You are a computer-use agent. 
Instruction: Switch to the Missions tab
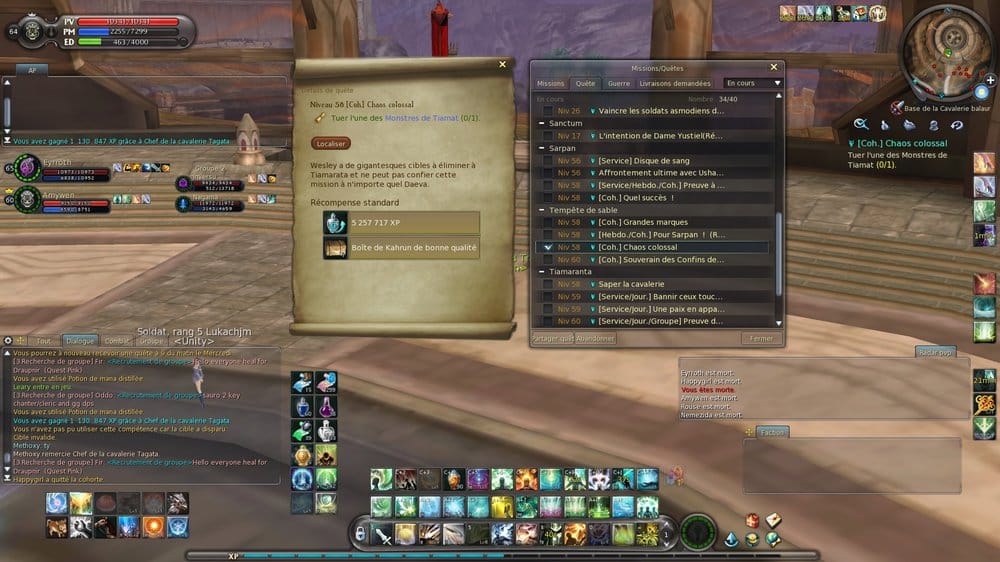tap(550, 84)
